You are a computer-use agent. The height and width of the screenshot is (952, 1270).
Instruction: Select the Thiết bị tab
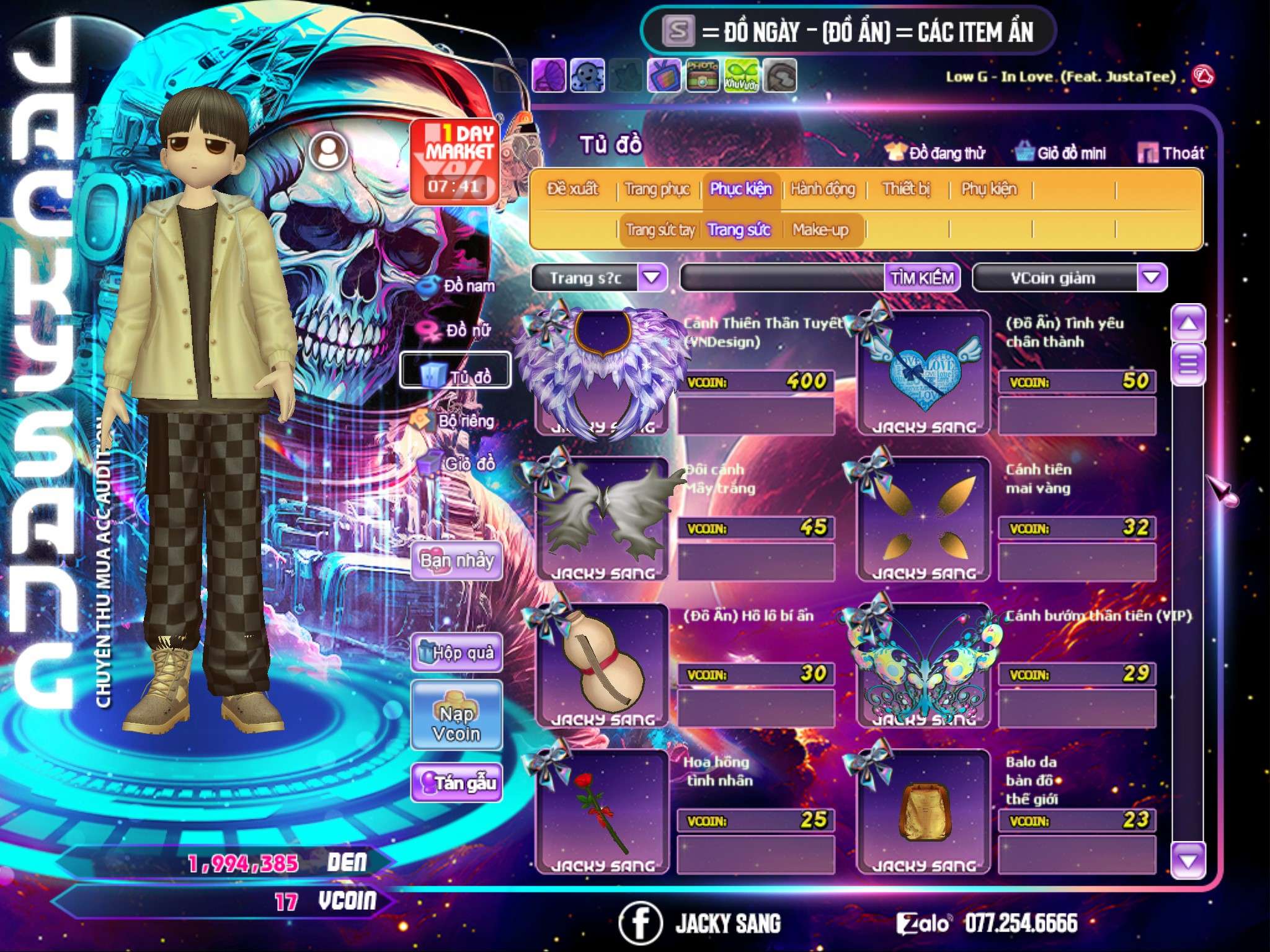(x=906, y=189)
